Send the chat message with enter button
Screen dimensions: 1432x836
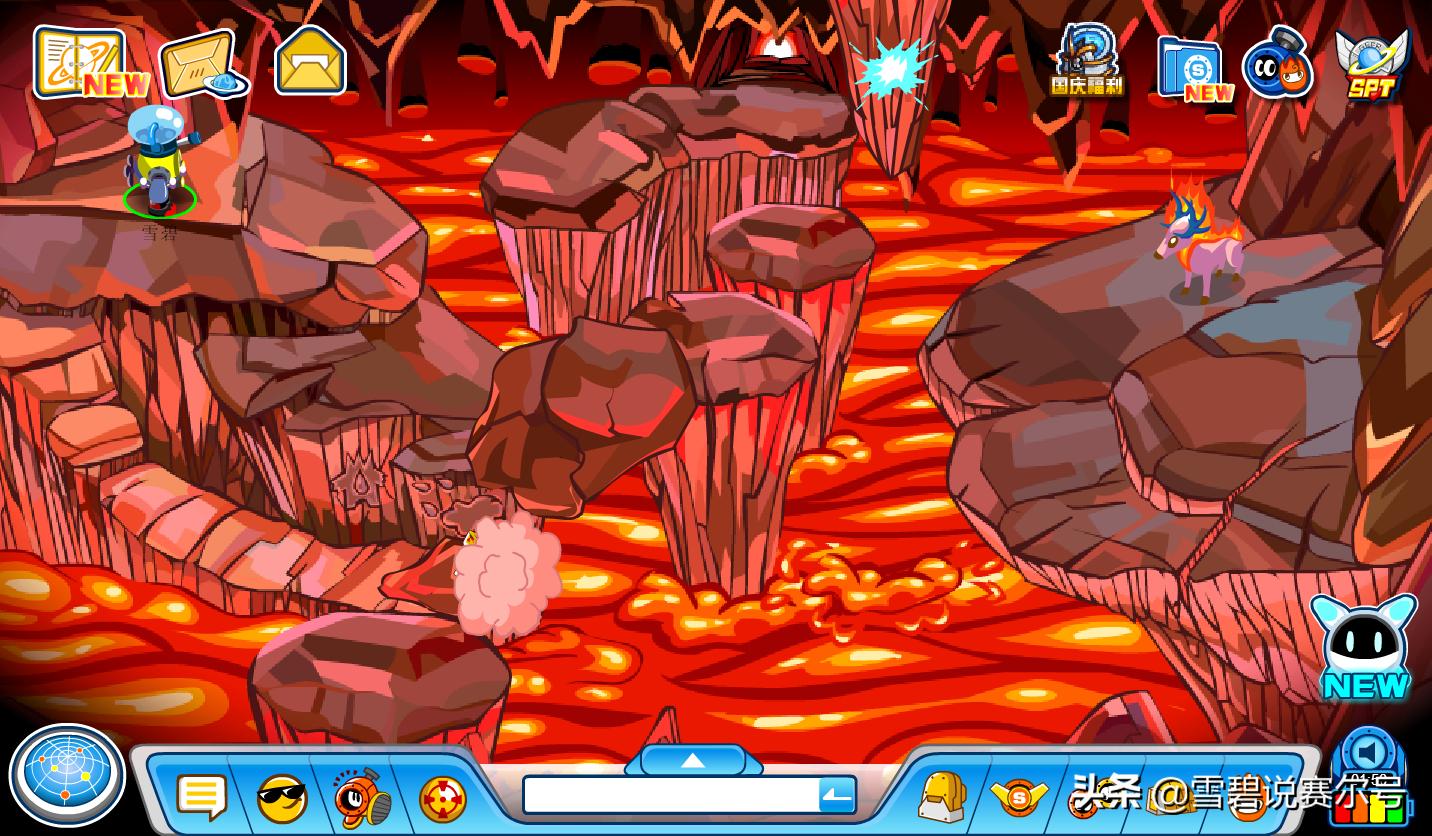[x=837, y=796]
